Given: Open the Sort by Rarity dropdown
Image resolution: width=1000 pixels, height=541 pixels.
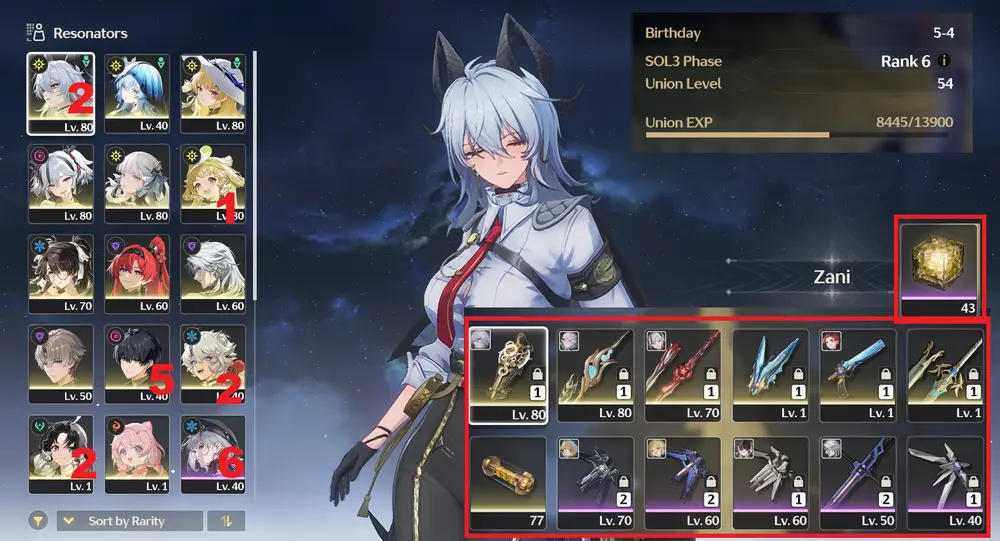Looking at the screenshot, I should (128, 521).
